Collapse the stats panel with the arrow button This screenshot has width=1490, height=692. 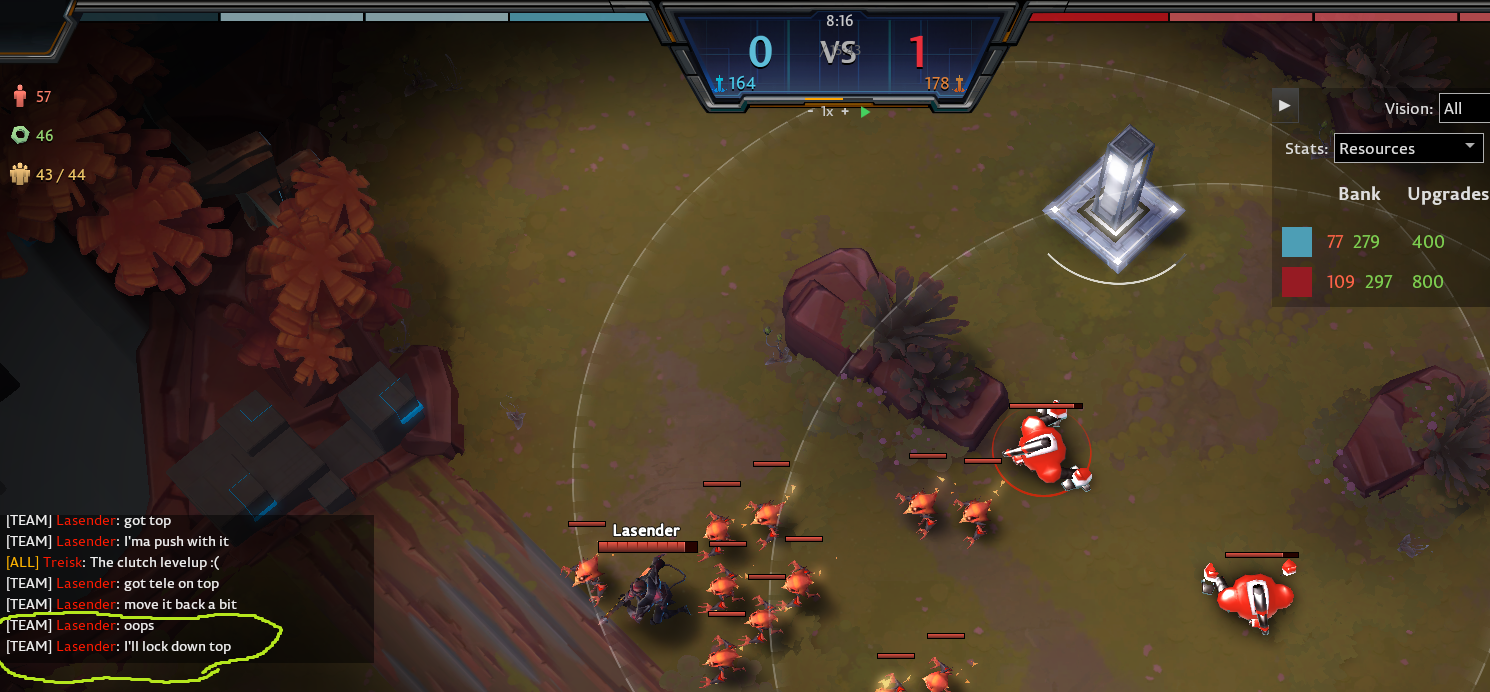point(1285,105)
